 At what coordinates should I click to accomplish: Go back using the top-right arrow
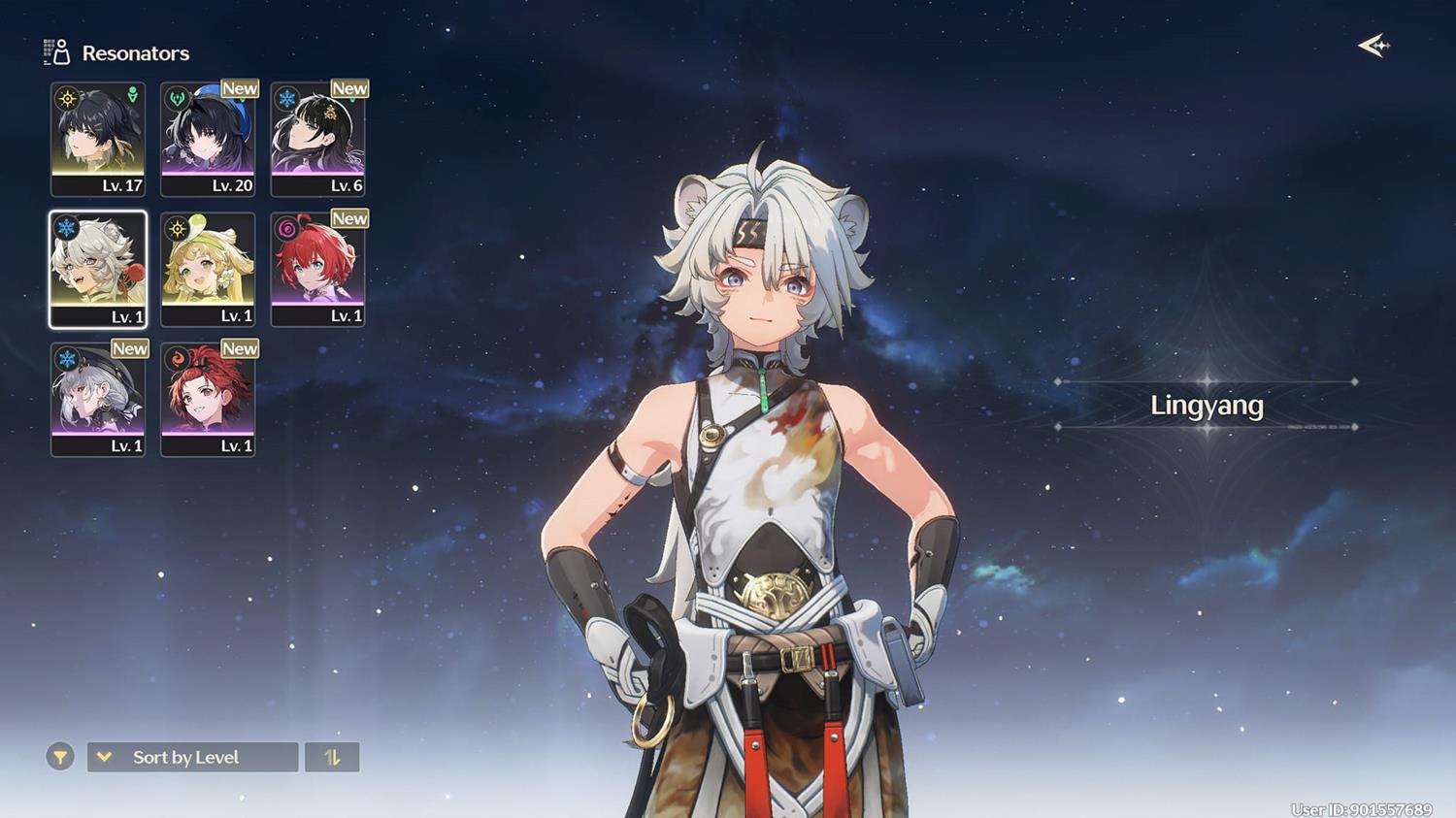1373,46
